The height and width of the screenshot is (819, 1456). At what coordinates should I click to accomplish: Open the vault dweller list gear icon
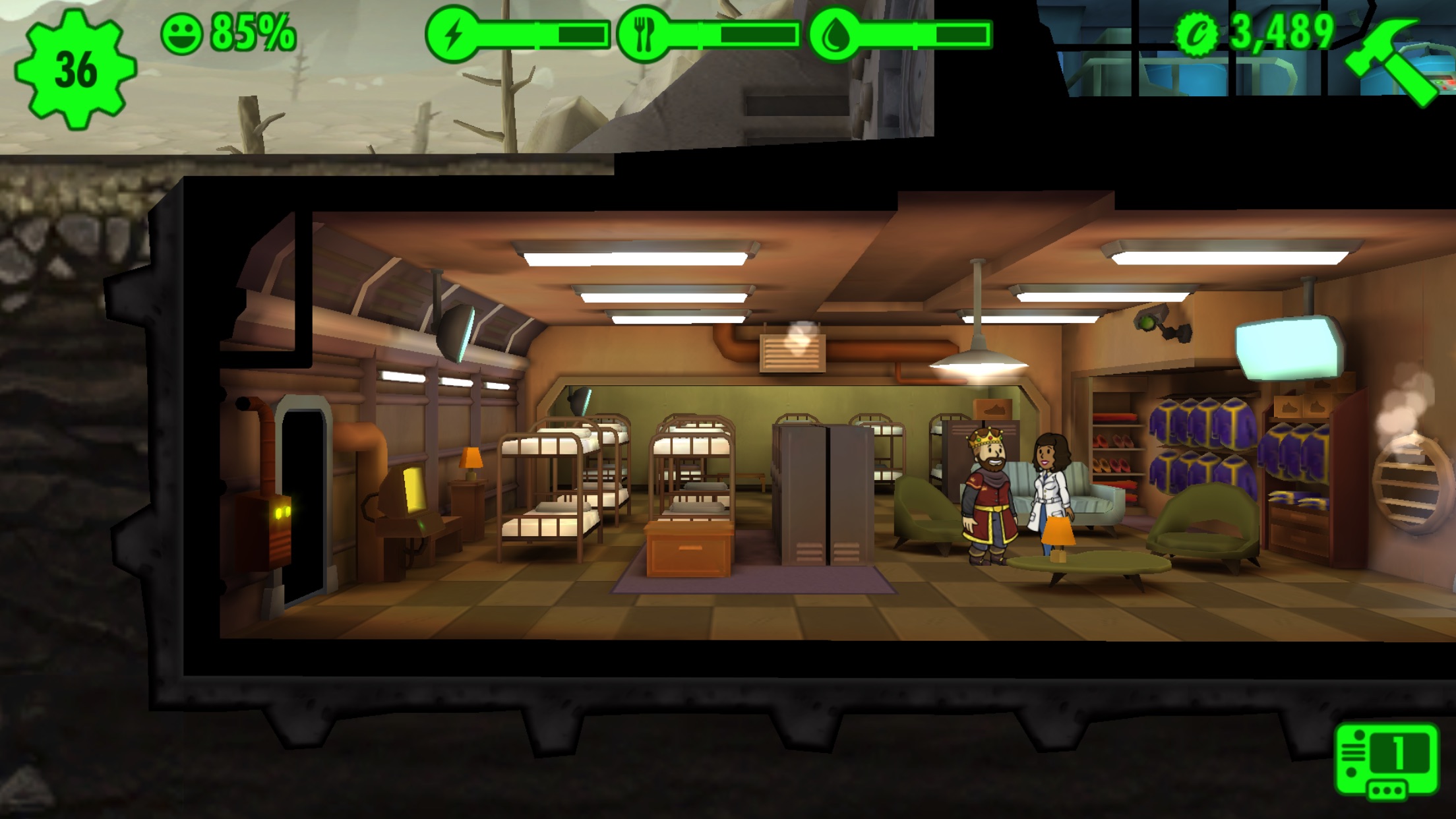tap(75, 69)
